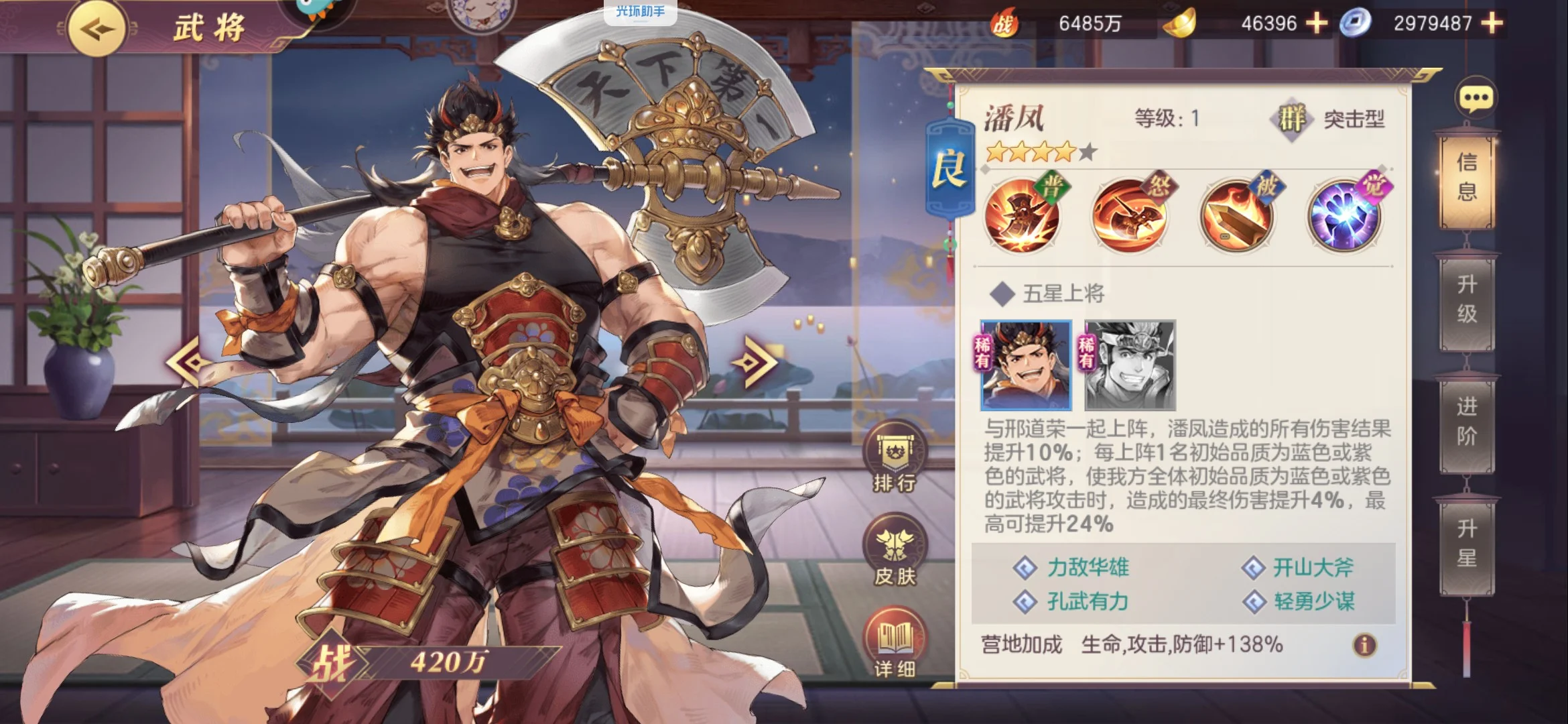
Task: View the 觉 awakening skill icon
Action: point(1345,216)
